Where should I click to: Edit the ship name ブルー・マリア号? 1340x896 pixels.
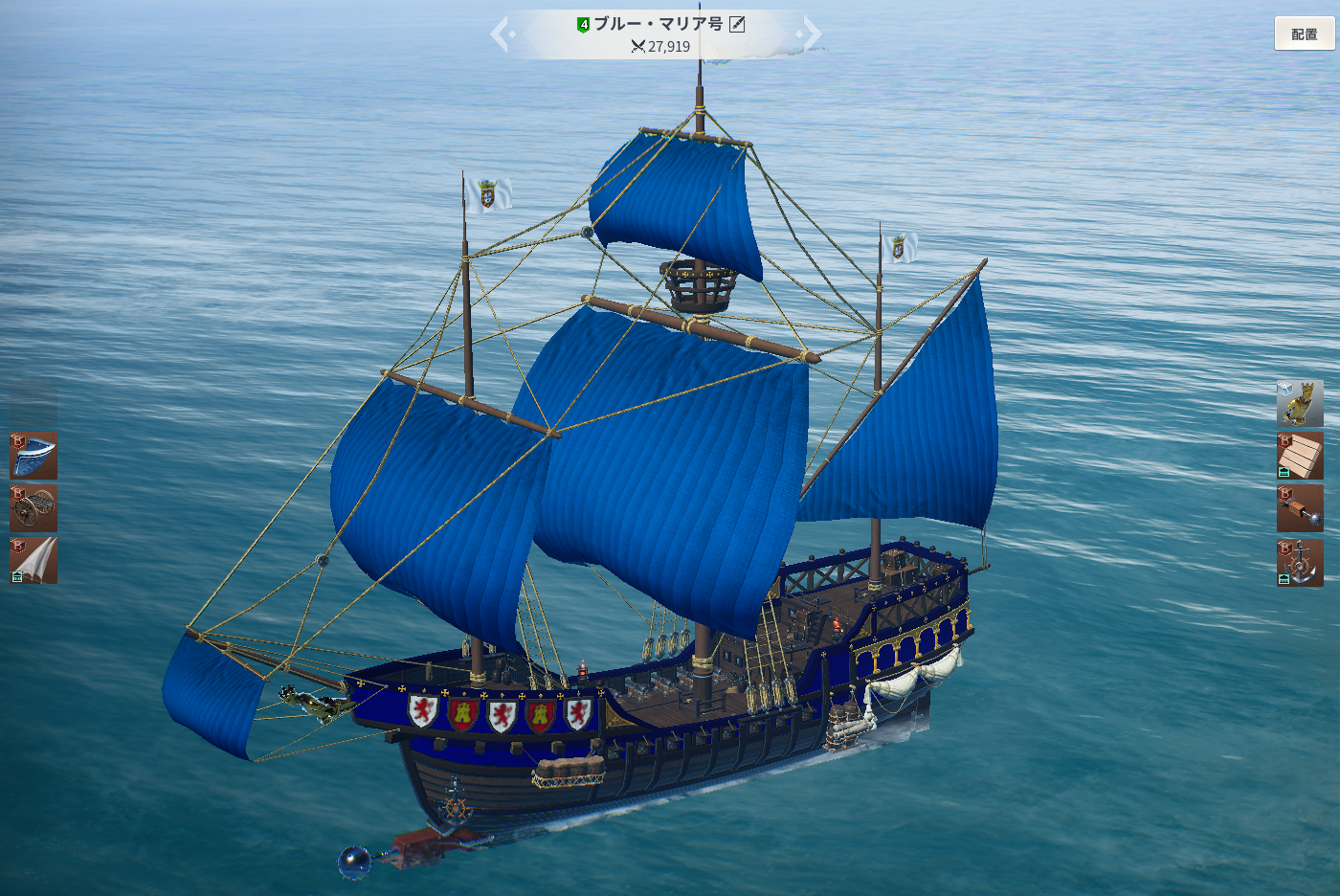(x=737, y=24)
